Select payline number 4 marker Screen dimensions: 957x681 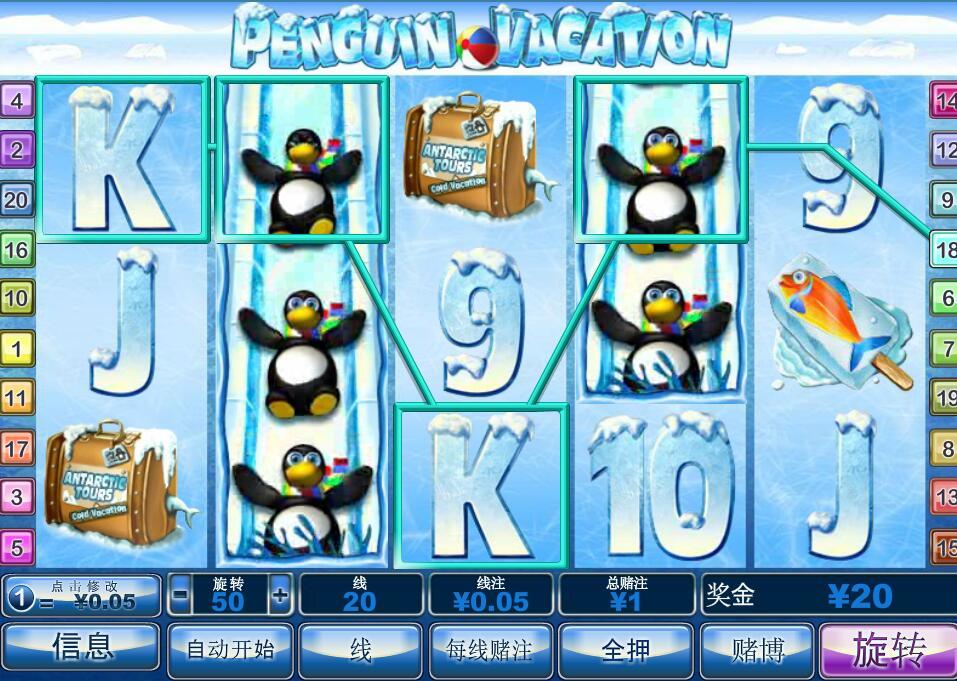(18, 100)
